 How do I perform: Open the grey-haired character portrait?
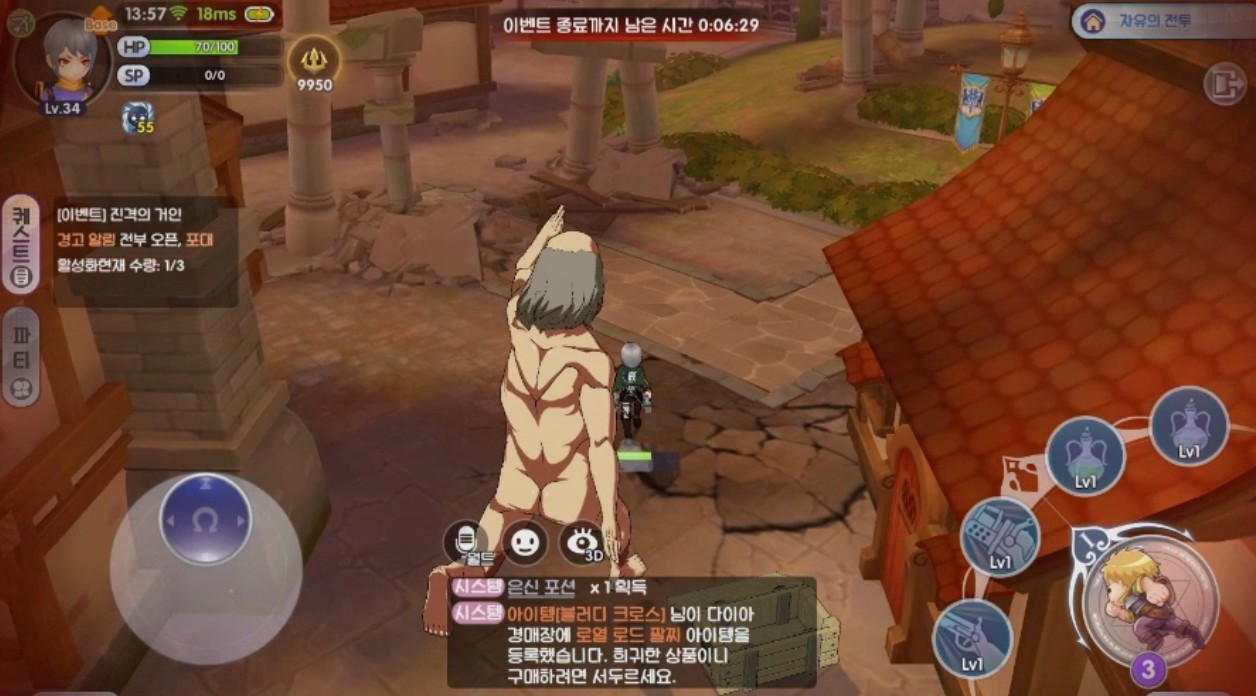pyautogui.click(x=64, y=61)
